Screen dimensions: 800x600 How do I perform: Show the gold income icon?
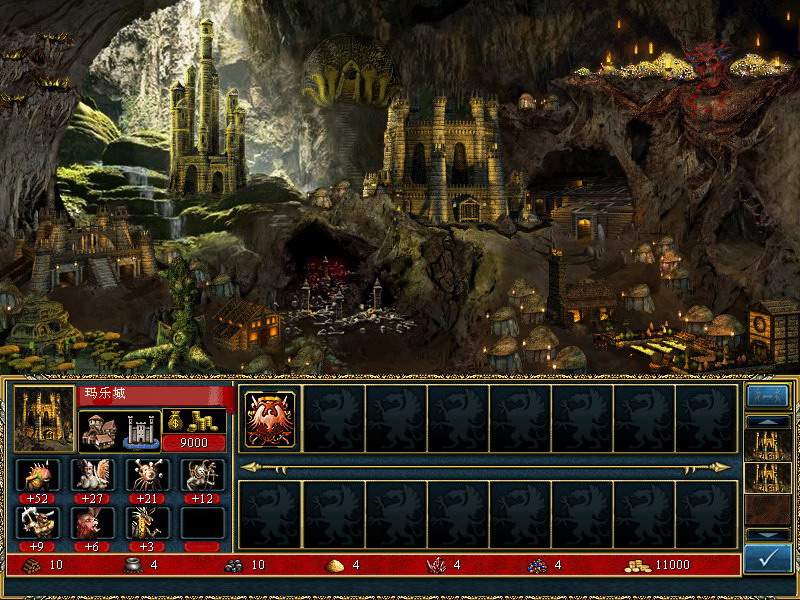point(193,420)
